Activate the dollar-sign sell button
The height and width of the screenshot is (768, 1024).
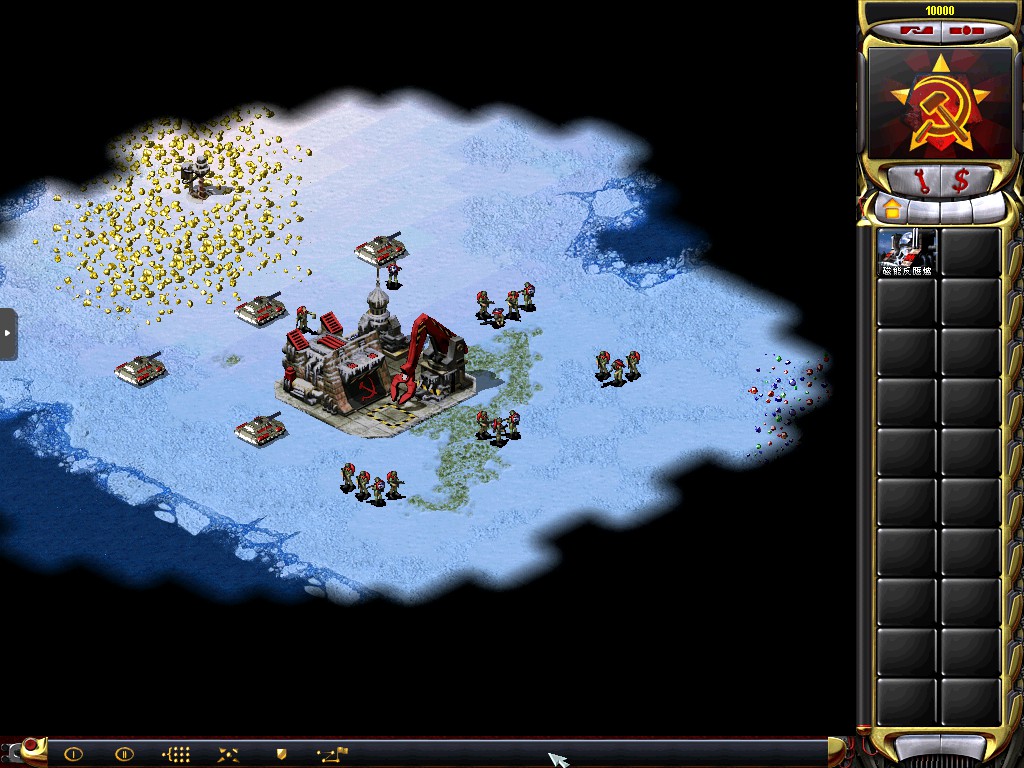click(960, 181)
